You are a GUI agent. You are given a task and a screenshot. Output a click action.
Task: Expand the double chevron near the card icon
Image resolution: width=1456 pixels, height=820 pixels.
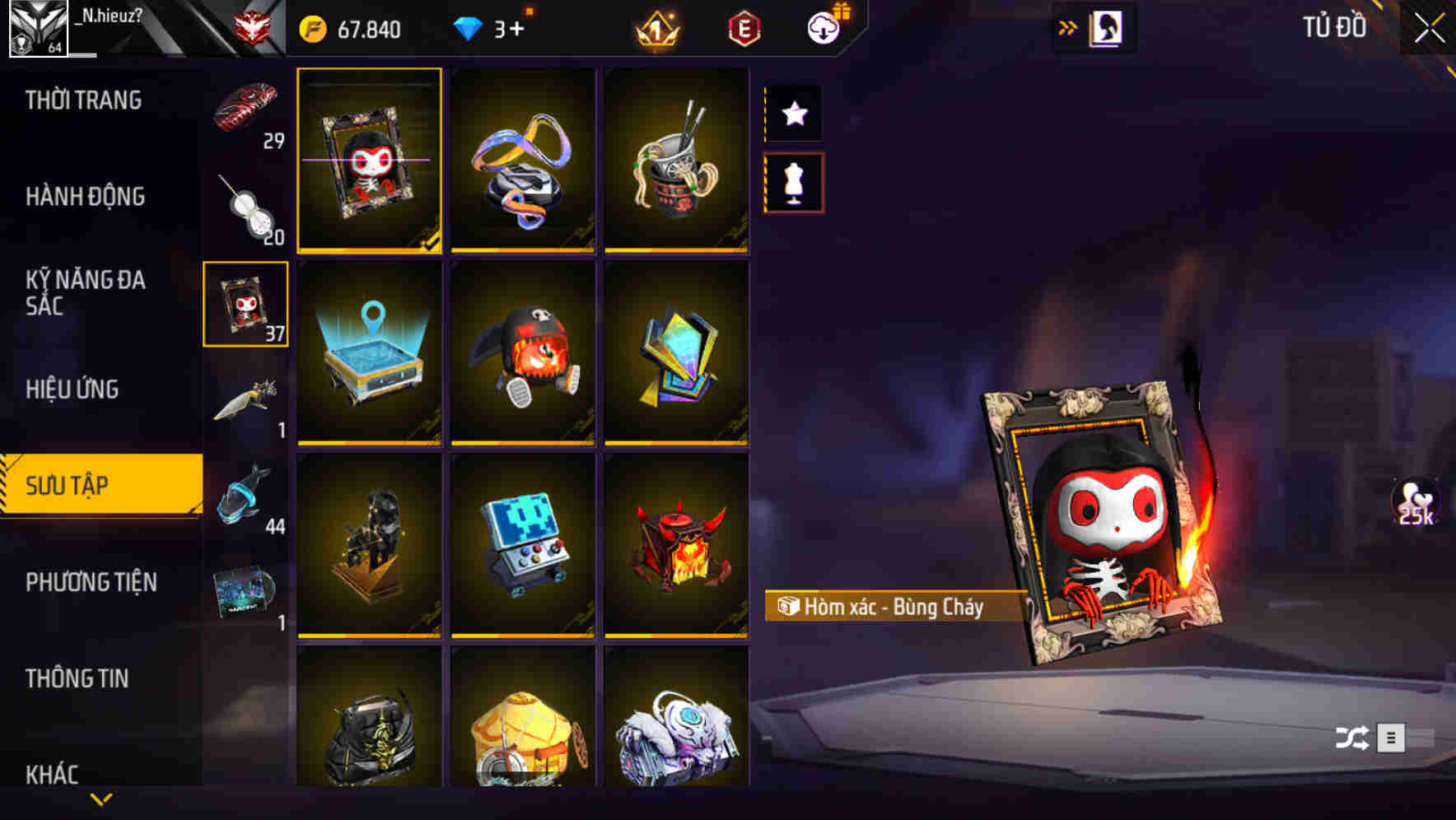[x=1068, y=27]
